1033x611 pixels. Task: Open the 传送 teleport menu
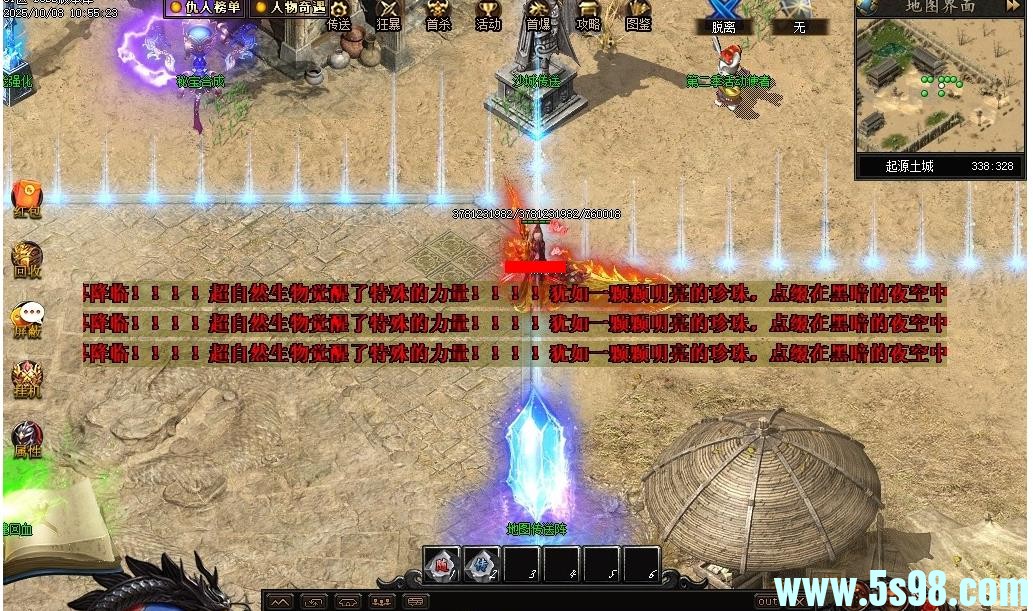(339, 16)
